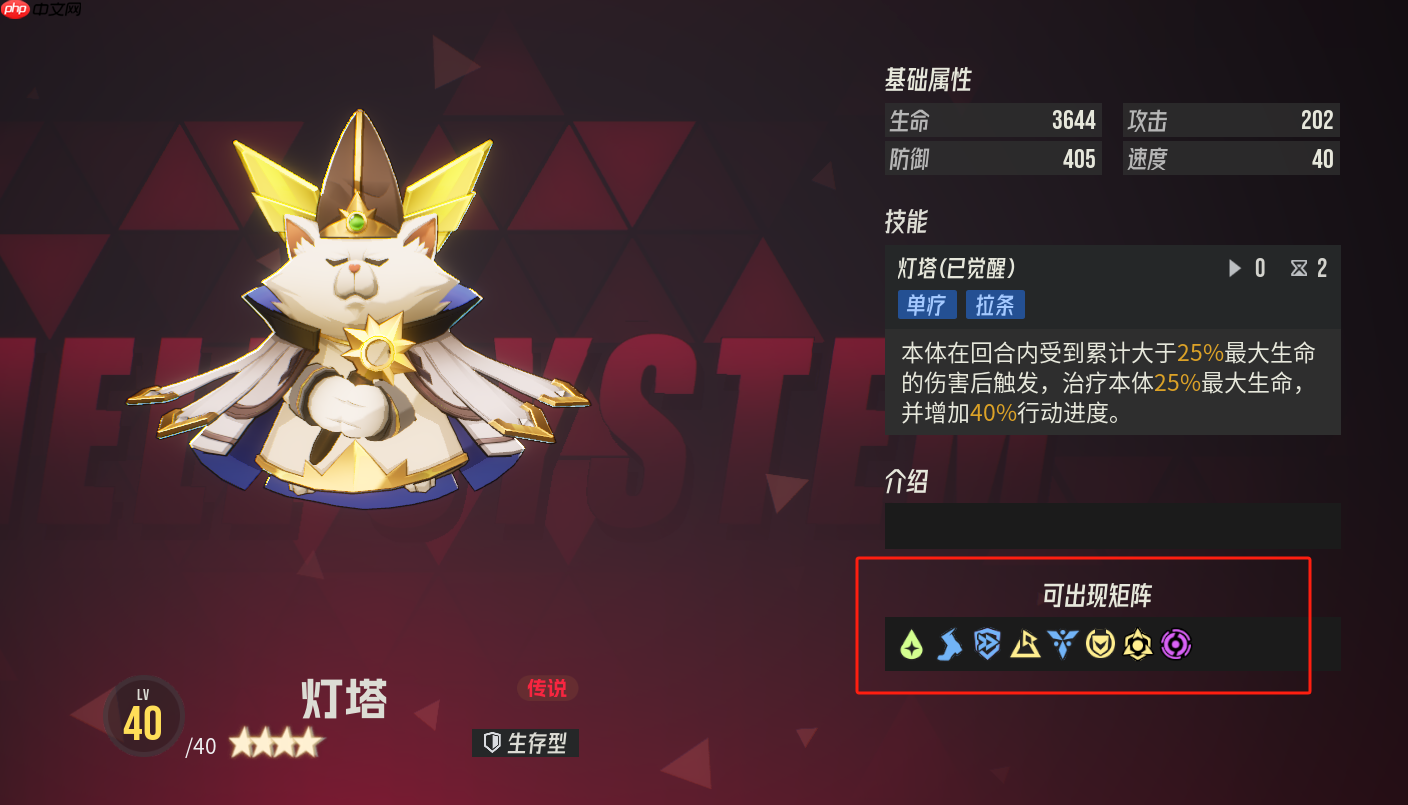Image resolution: width=1408 pixels, height=805 pixels.
Task: Click the four-star rating display
Action: (x=277, y=743)
